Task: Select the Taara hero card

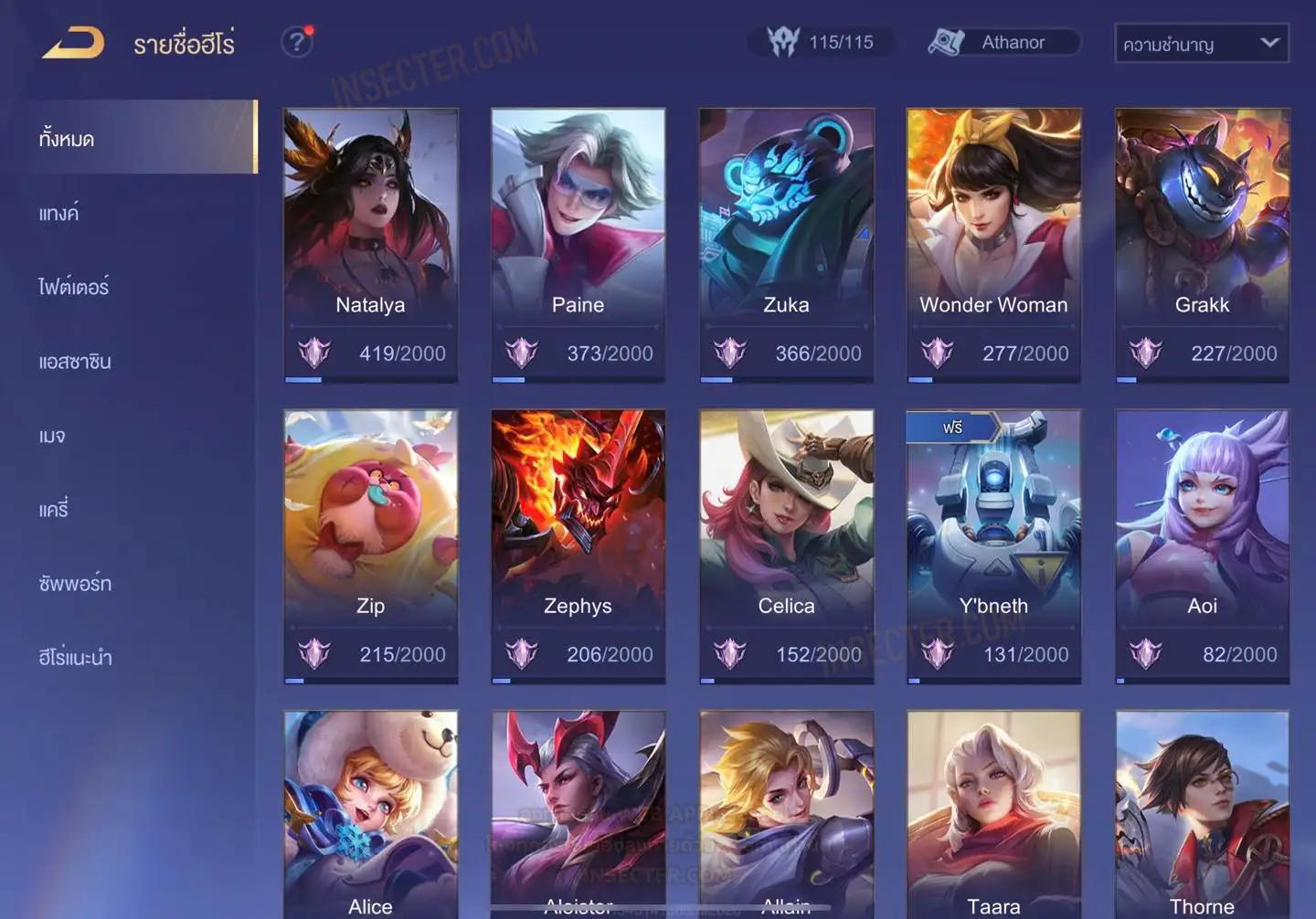Action: coord(993,813)
